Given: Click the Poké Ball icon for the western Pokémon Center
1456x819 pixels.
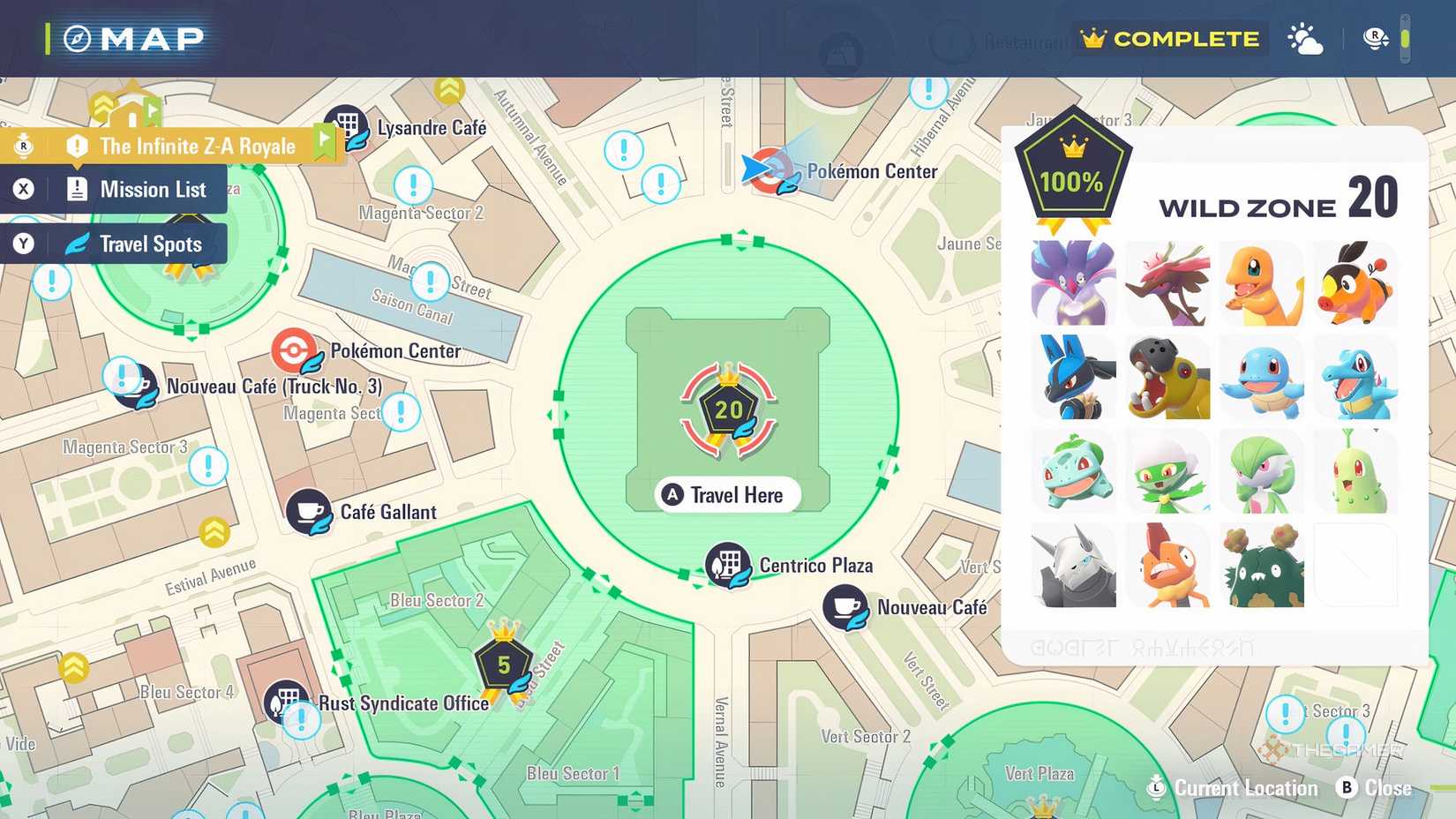Looking at the screenshot, I should 291,350.
